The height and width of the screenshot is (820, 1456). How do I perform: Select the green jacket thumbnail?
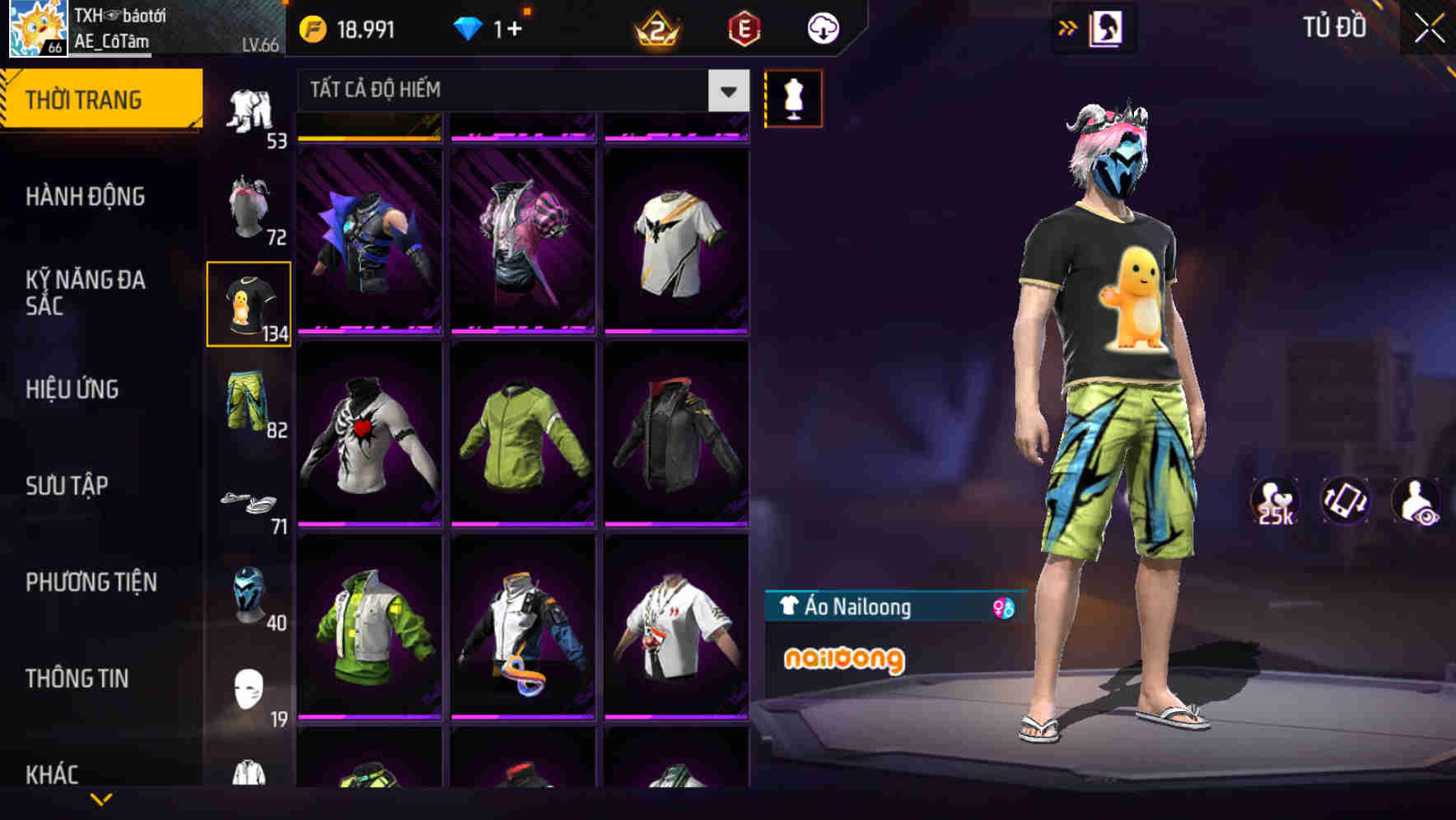tap(522, 436)
